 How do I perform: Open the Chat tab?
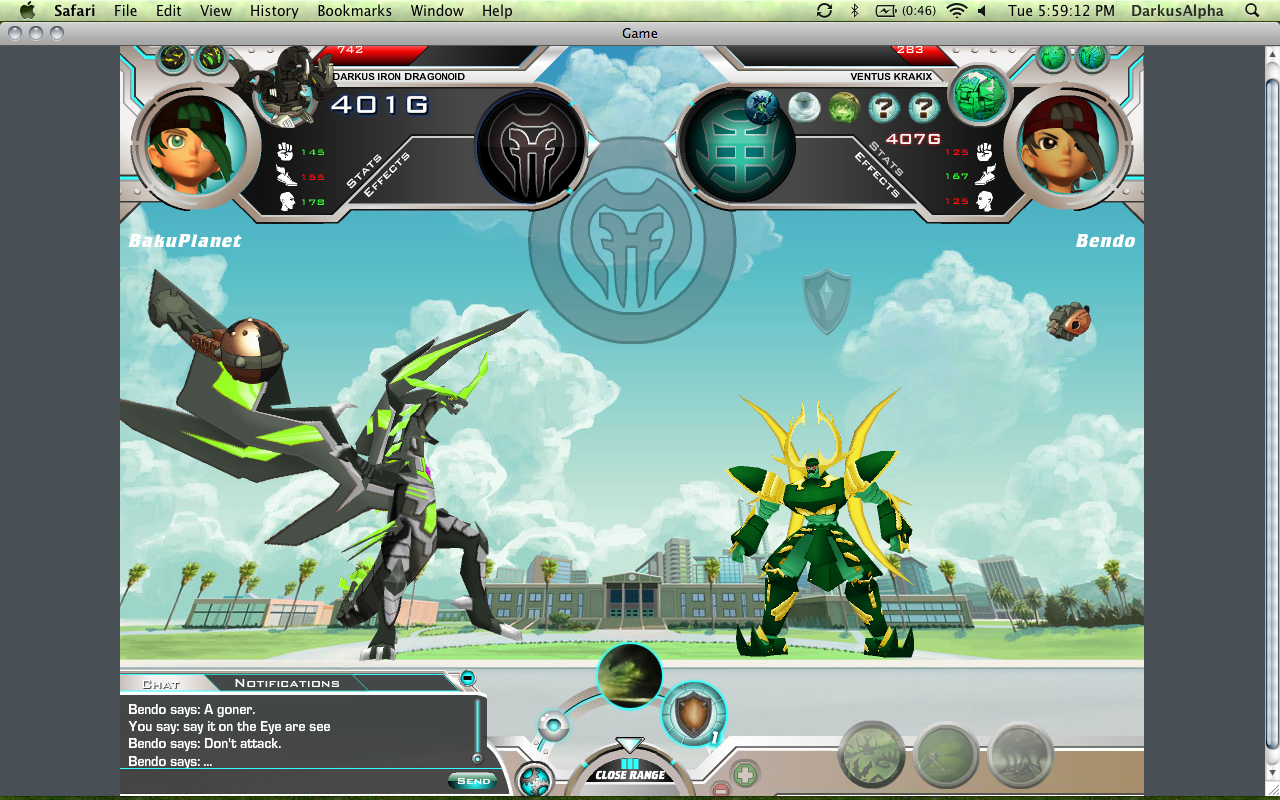pos(161,684)
